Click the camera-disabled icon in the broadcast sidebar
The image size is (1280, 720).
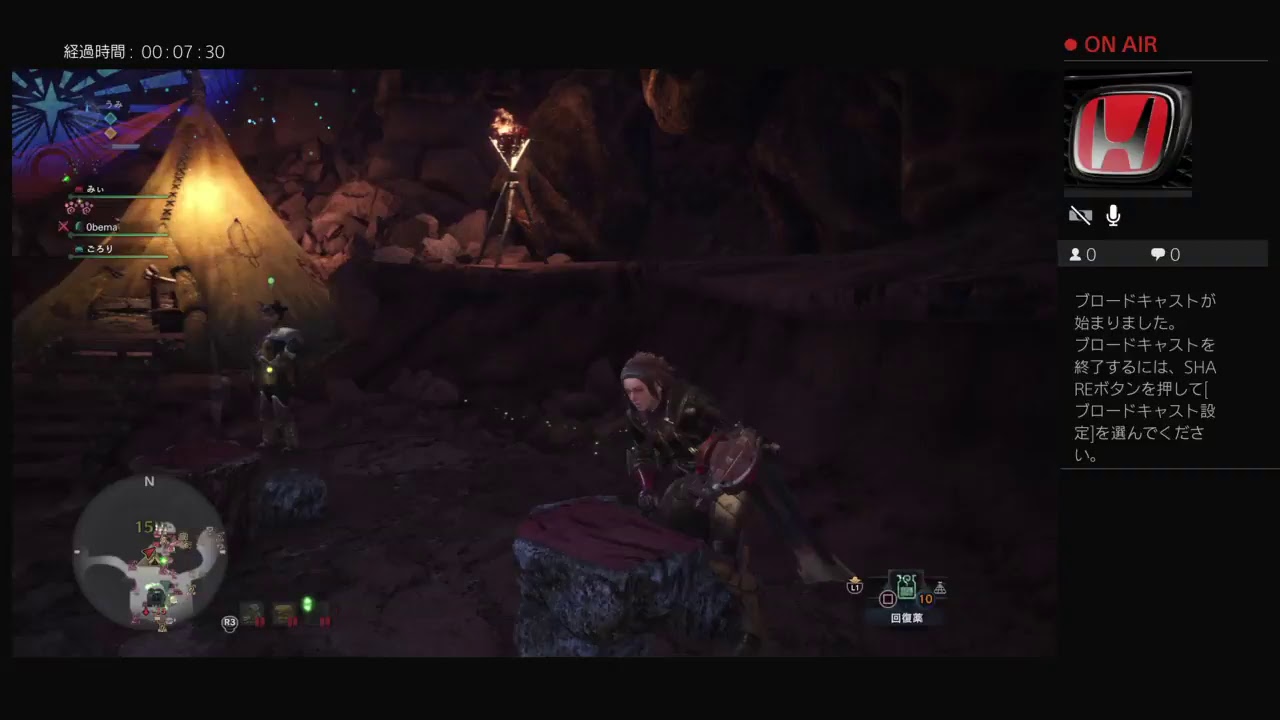pos(1080,214)
